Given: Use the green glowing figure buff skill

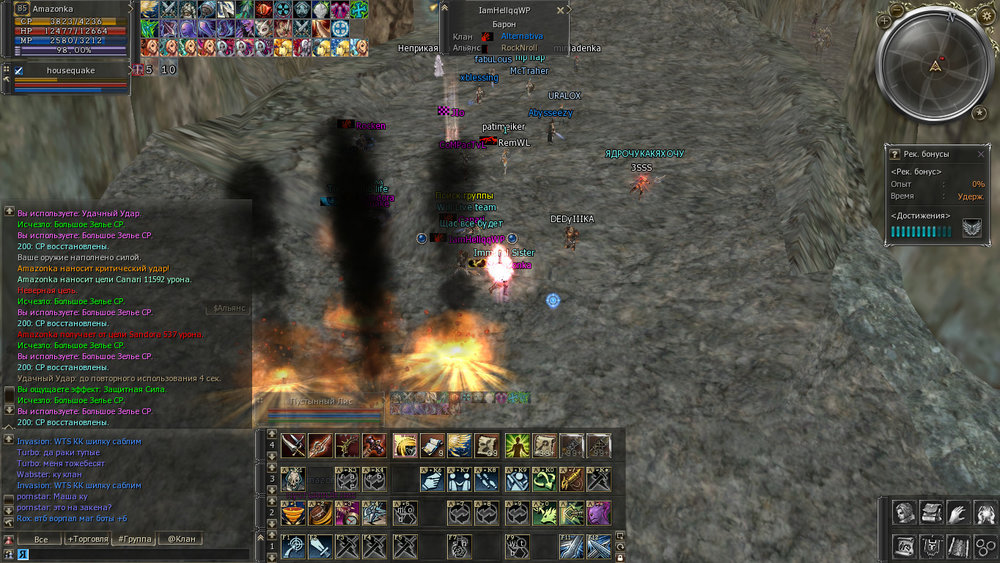Looking at the screenshot, I should coord(516,445).
